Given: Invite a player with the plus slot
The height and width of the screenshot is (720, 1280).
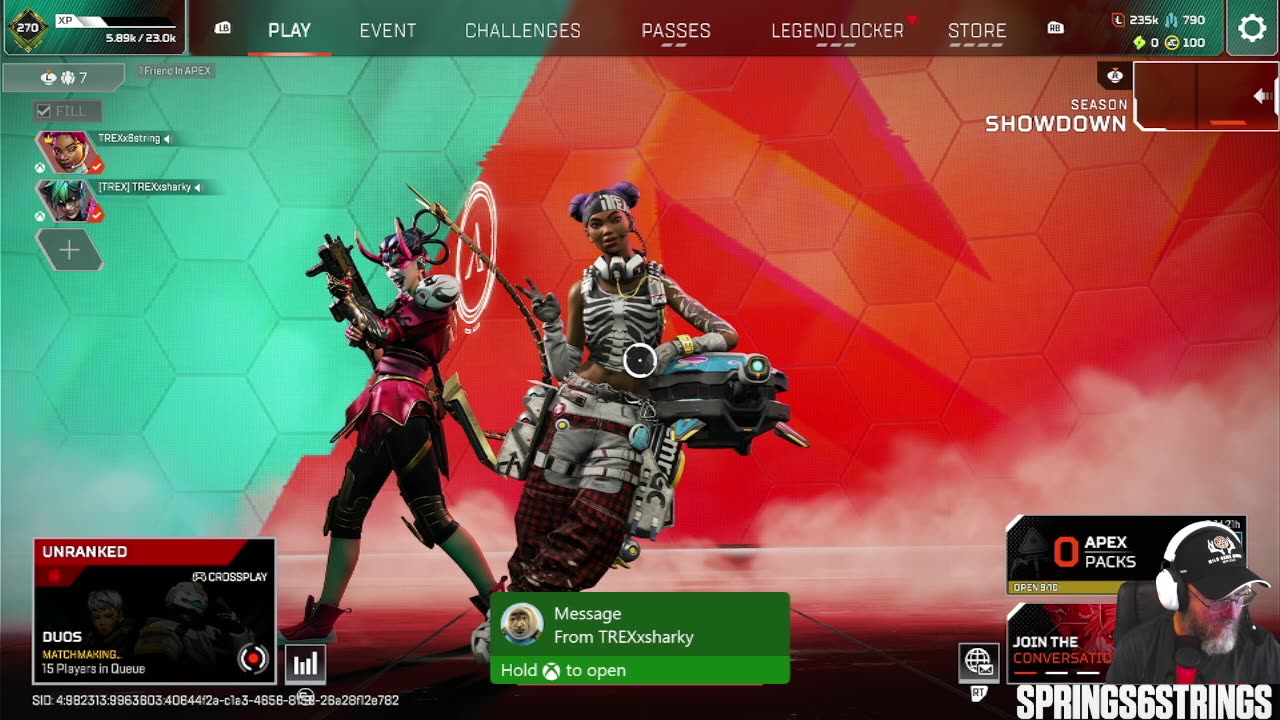Looking at the screenshot, I should coord(68,250).
